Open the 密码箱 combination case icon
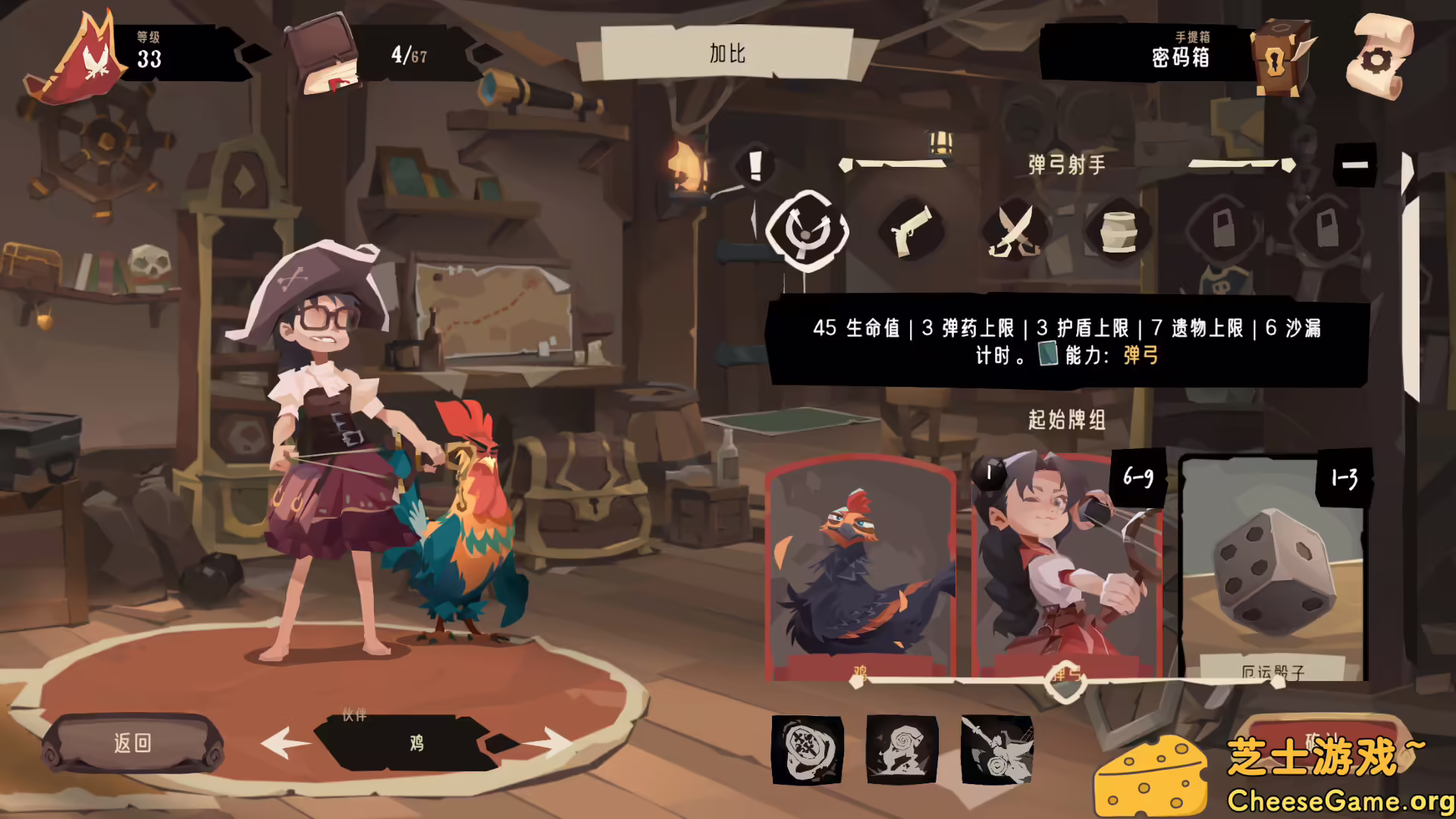 tap(1282, 57)
